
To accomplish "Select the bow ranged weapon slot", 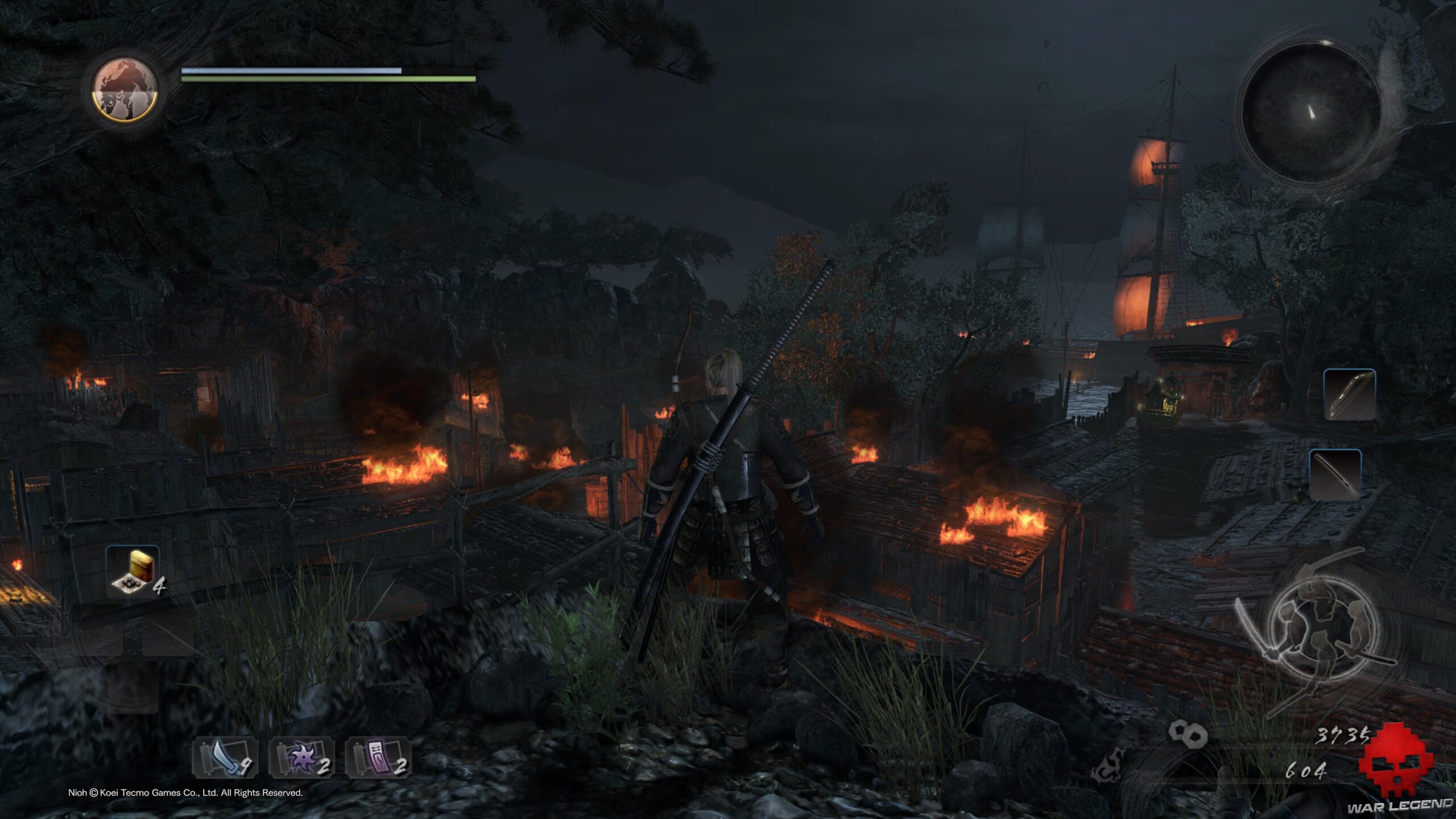I will click(1349, 395).
